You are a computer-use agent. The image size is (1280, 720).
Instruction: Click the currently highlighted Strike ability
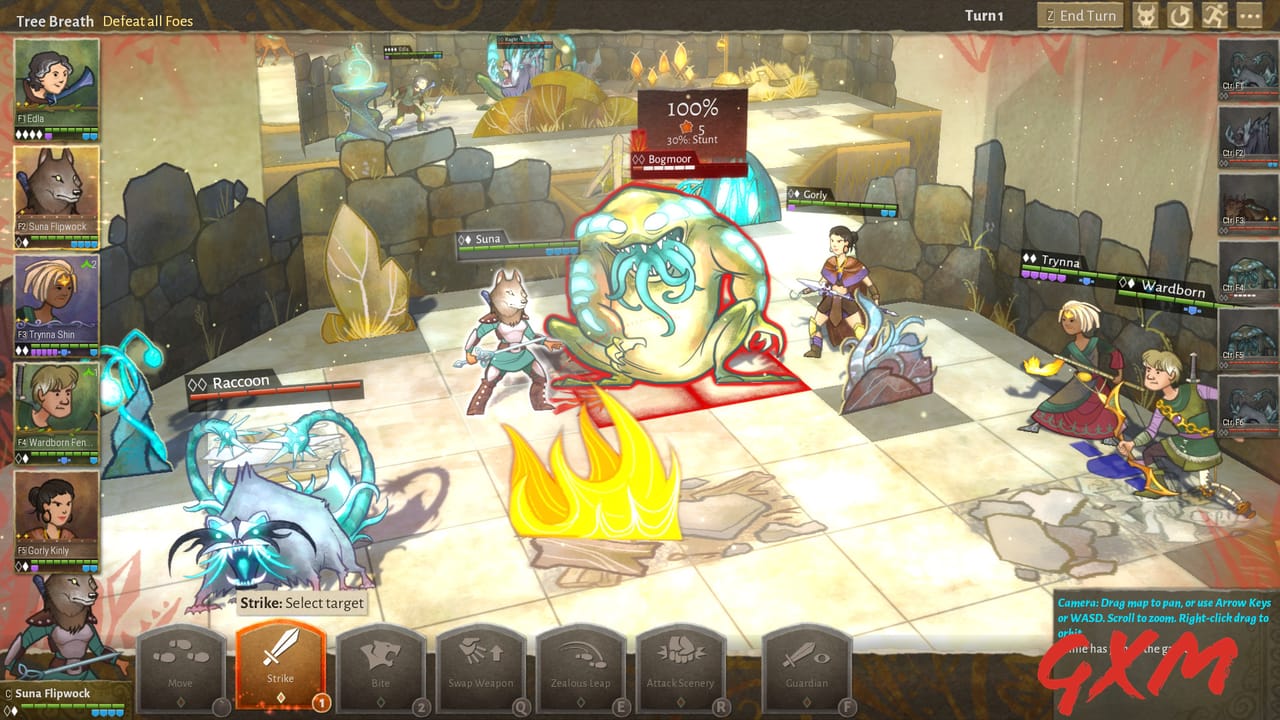pos(281,655)
